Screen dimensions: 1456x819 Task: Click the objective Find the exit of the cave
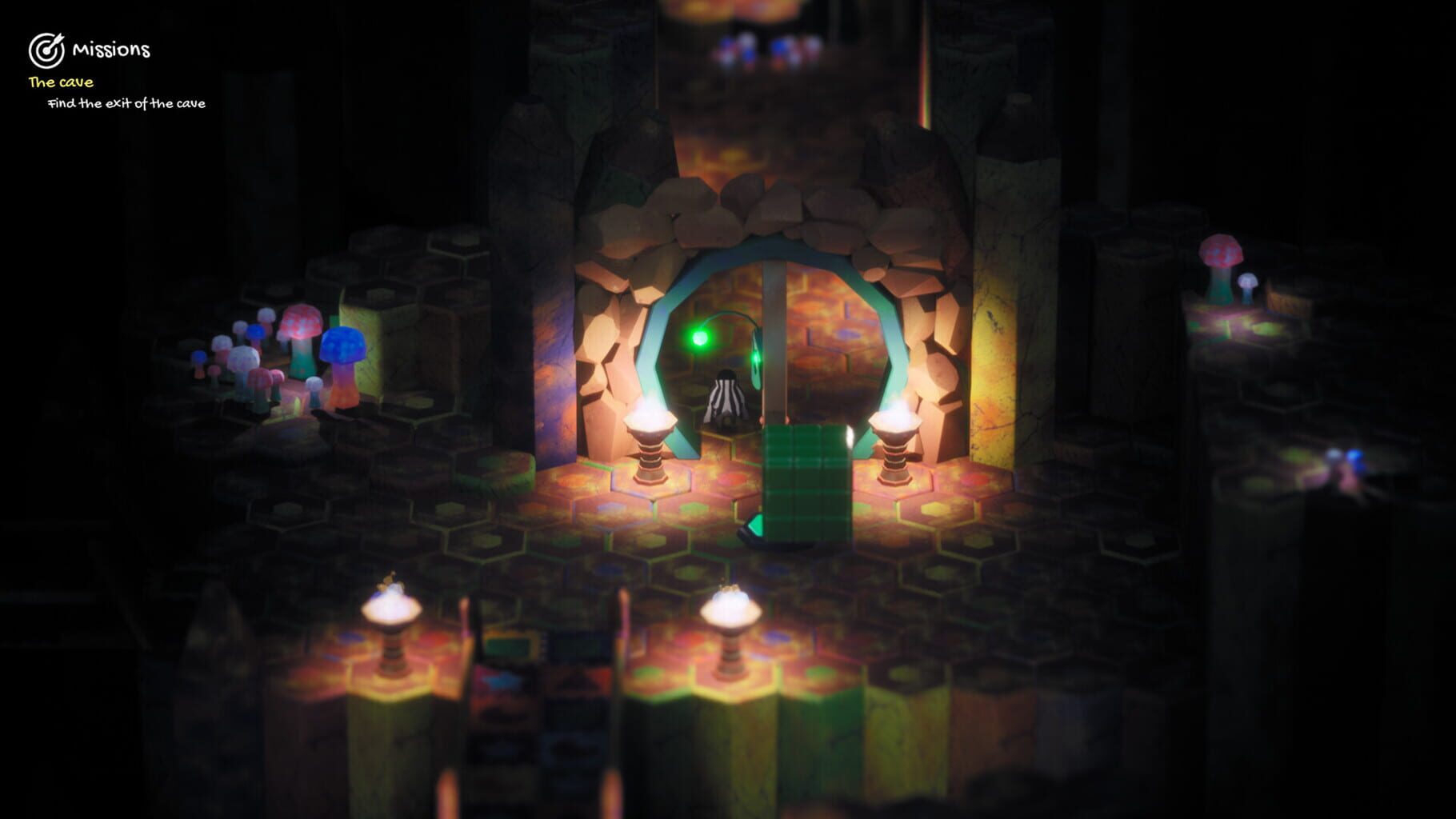point(127,104)
